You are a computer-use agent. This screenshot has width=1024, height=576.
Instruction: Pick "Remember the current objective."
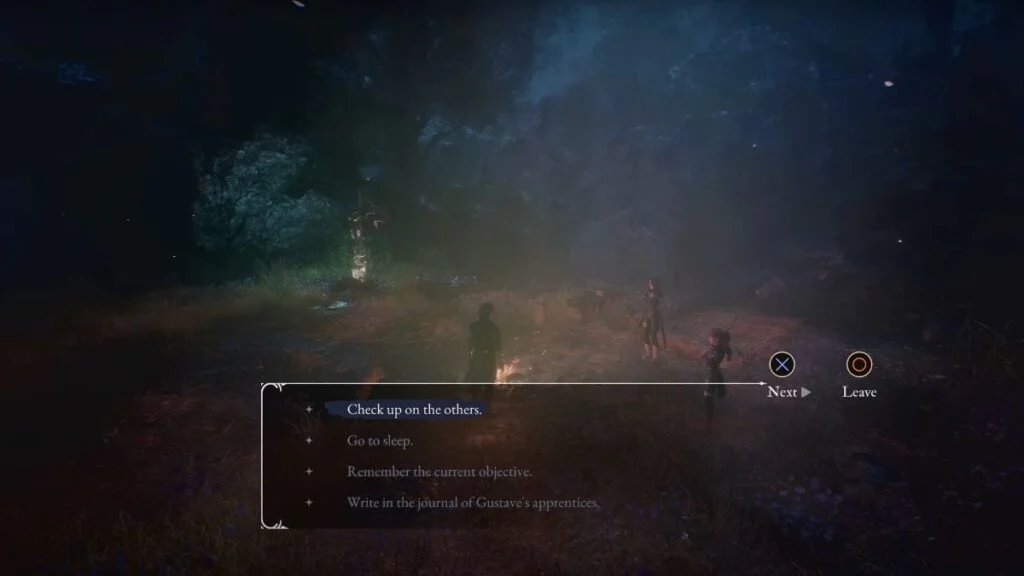pos(439,471)
